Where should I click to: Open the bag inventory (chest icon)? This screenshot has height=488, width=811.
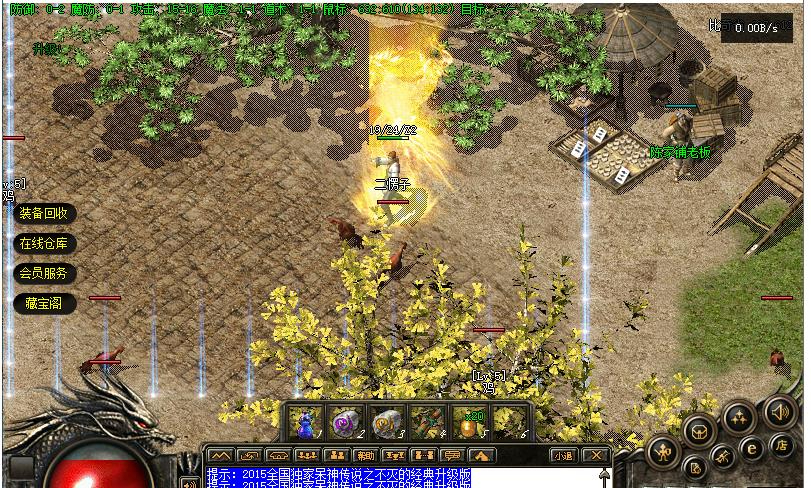tap(700, 431)
